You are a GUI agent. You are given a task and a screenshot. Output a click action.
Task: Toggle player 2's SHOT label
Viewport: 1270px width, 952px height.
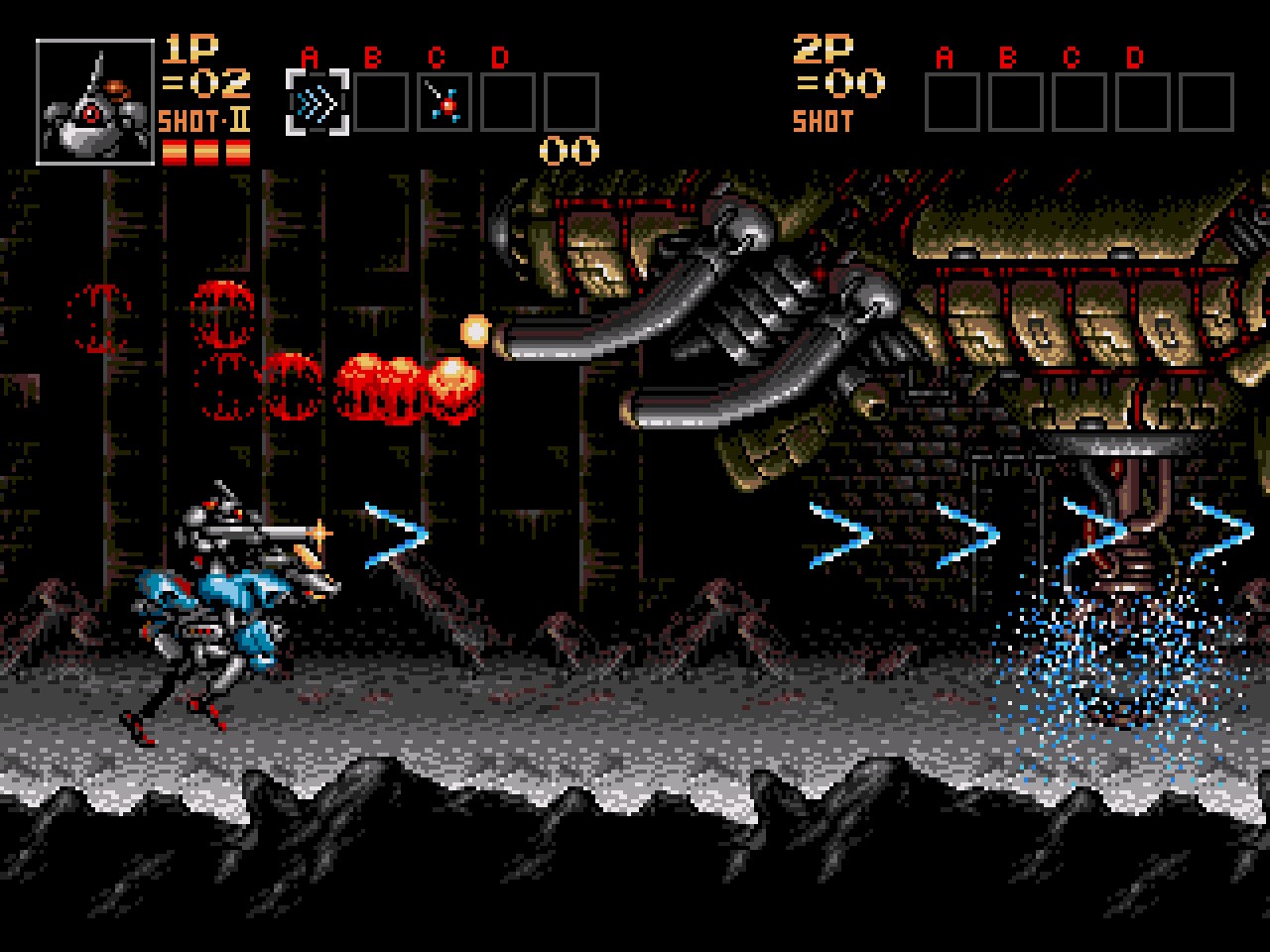(x=824, y=121)
